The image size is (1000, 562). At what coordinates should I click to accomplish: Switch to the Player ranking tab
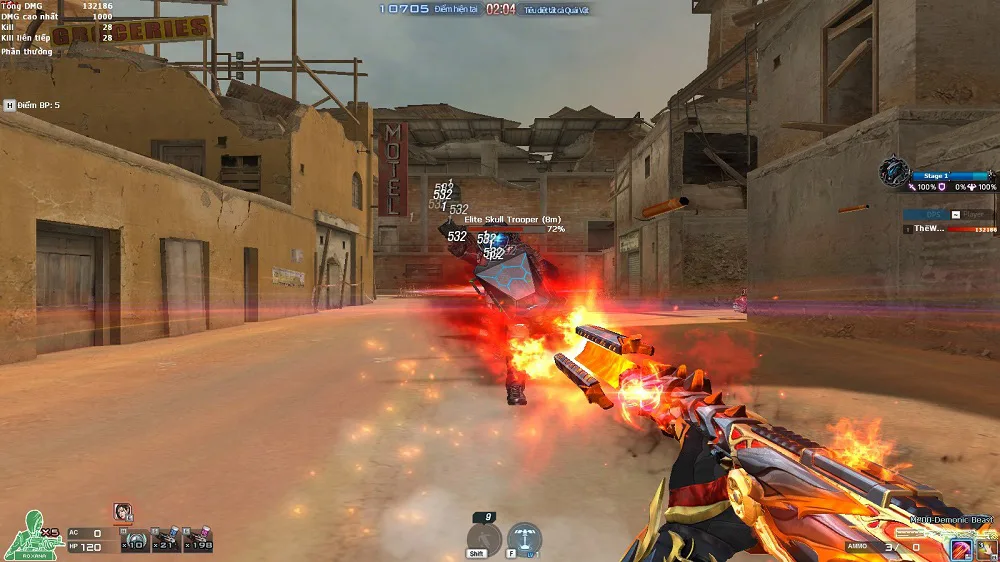tap(971, 214)
